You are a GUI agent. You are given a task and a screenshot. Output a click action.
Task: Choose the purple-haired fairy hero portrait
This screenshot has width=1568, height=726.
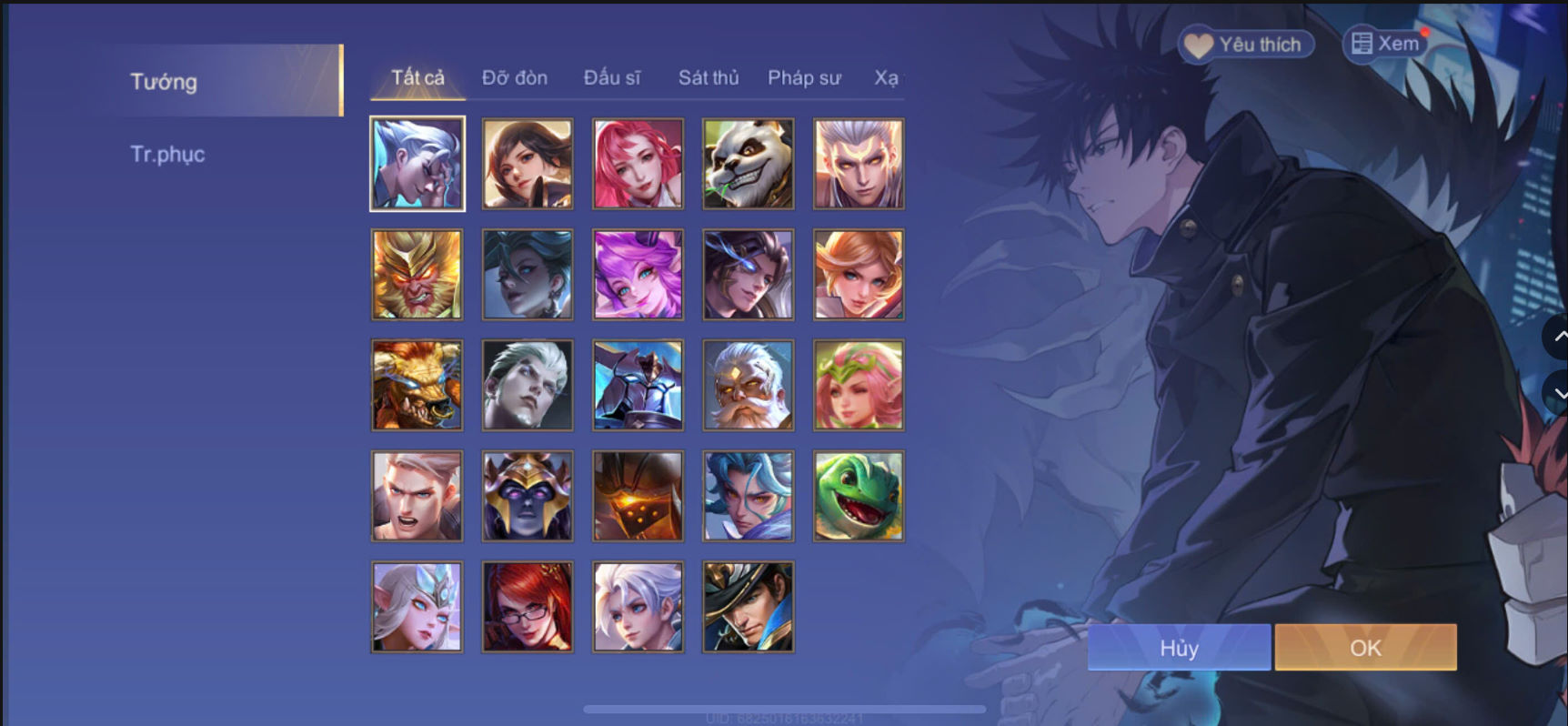(x=638, y=275)
